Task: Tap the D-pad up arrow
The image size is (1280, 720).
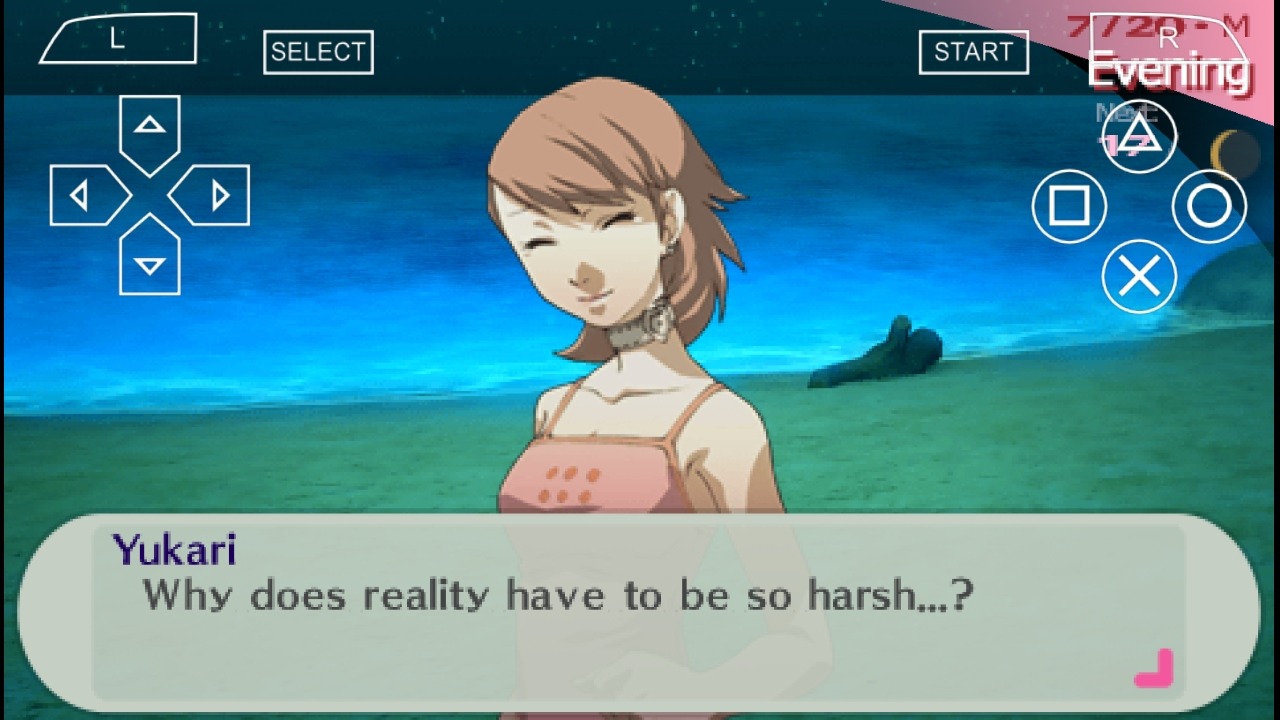Action: [x=150, y=130]
